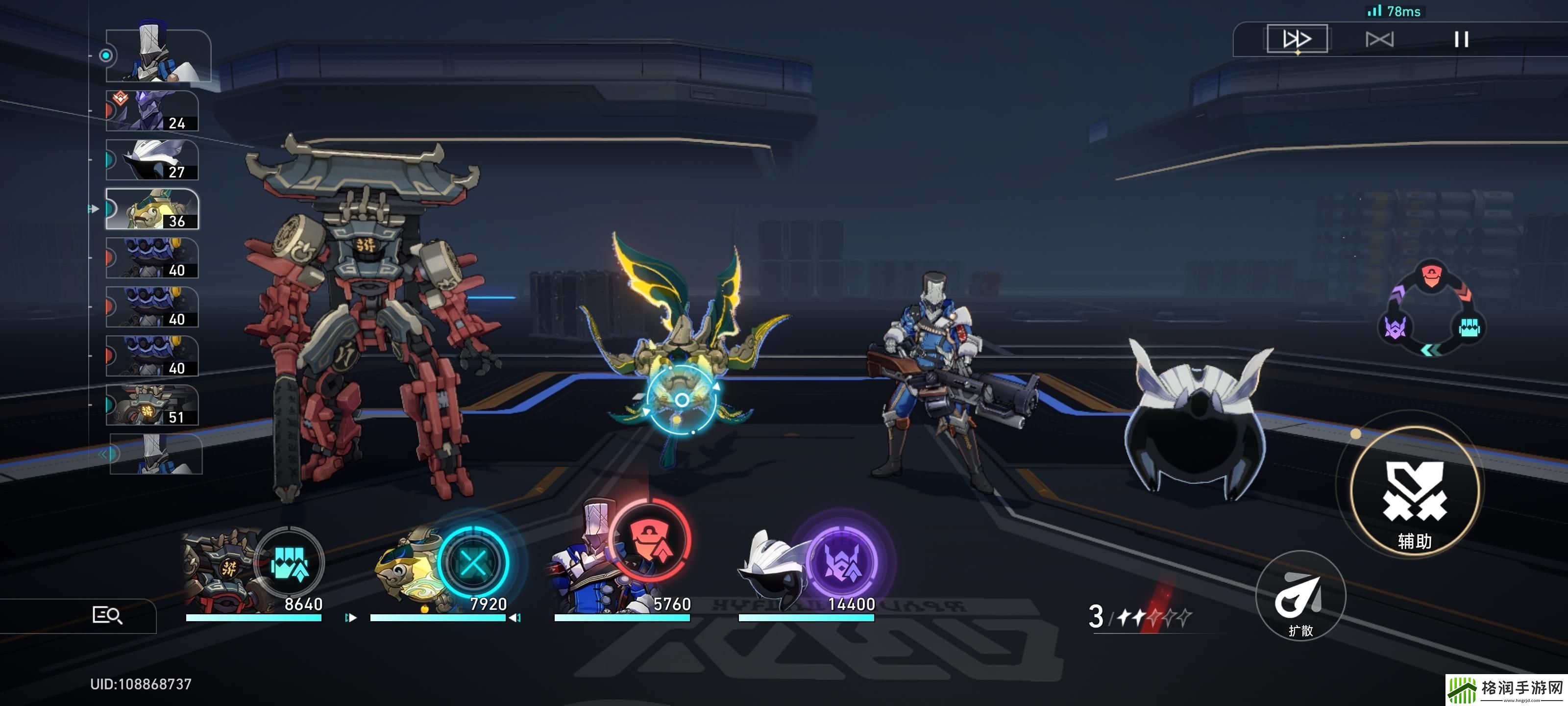Activate the 辅助 support skill
This screenshot has height=706, width=1568.
tap(1415, 489)
